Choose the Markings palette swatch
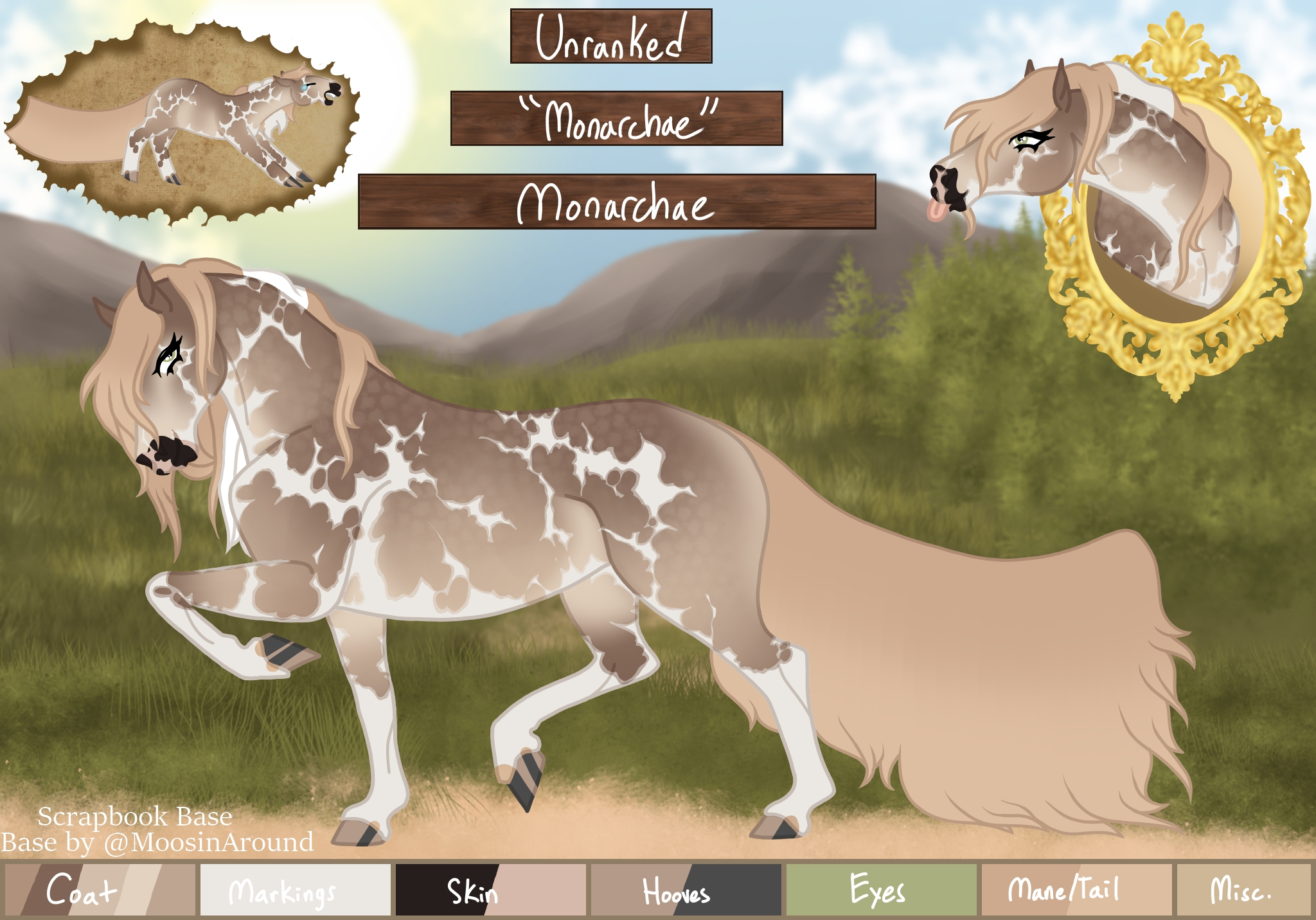 pyautogui.click(x=296, y=890)
